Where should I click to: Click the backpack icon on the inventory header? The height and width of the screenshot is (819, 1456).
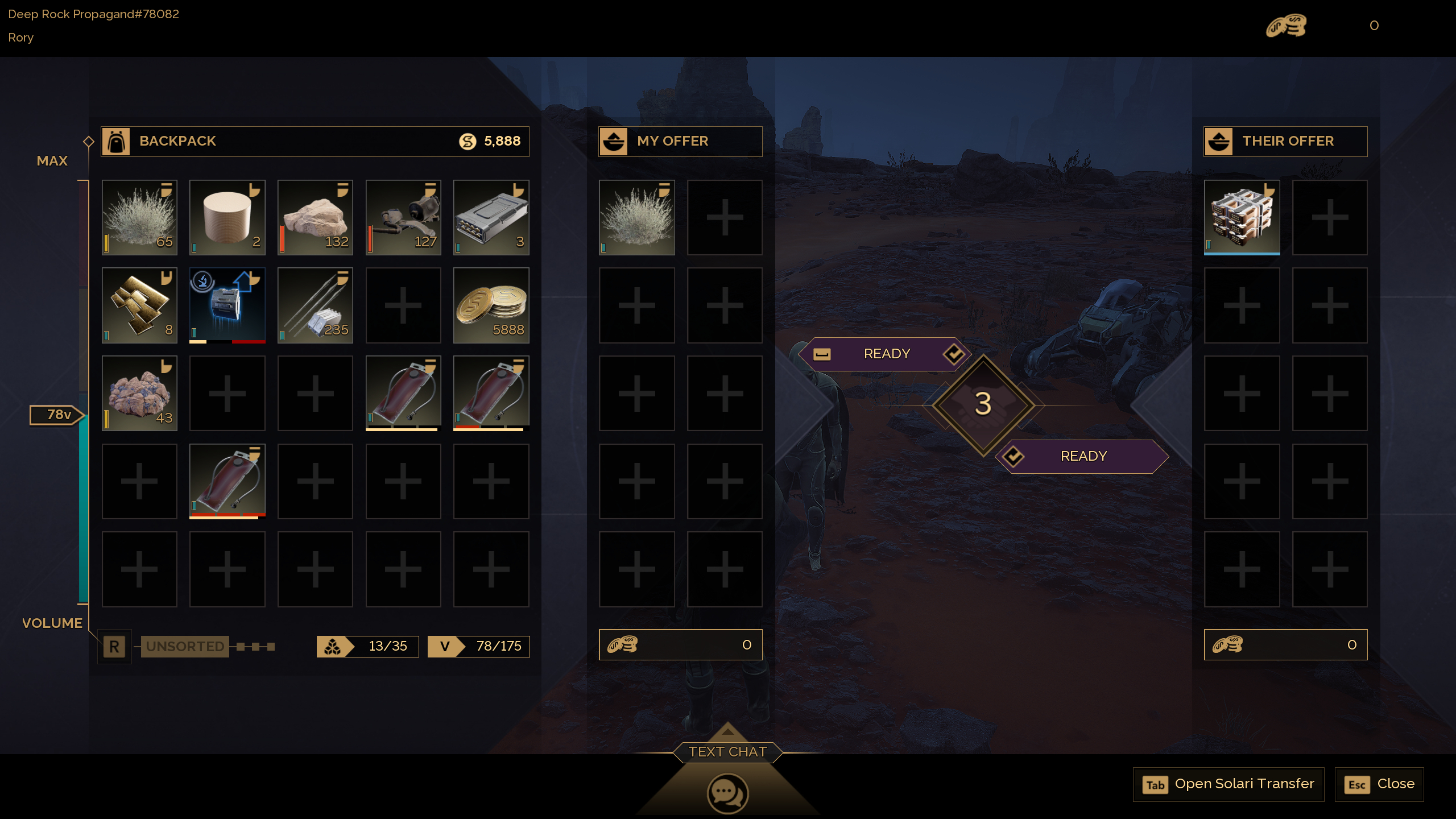115,141
